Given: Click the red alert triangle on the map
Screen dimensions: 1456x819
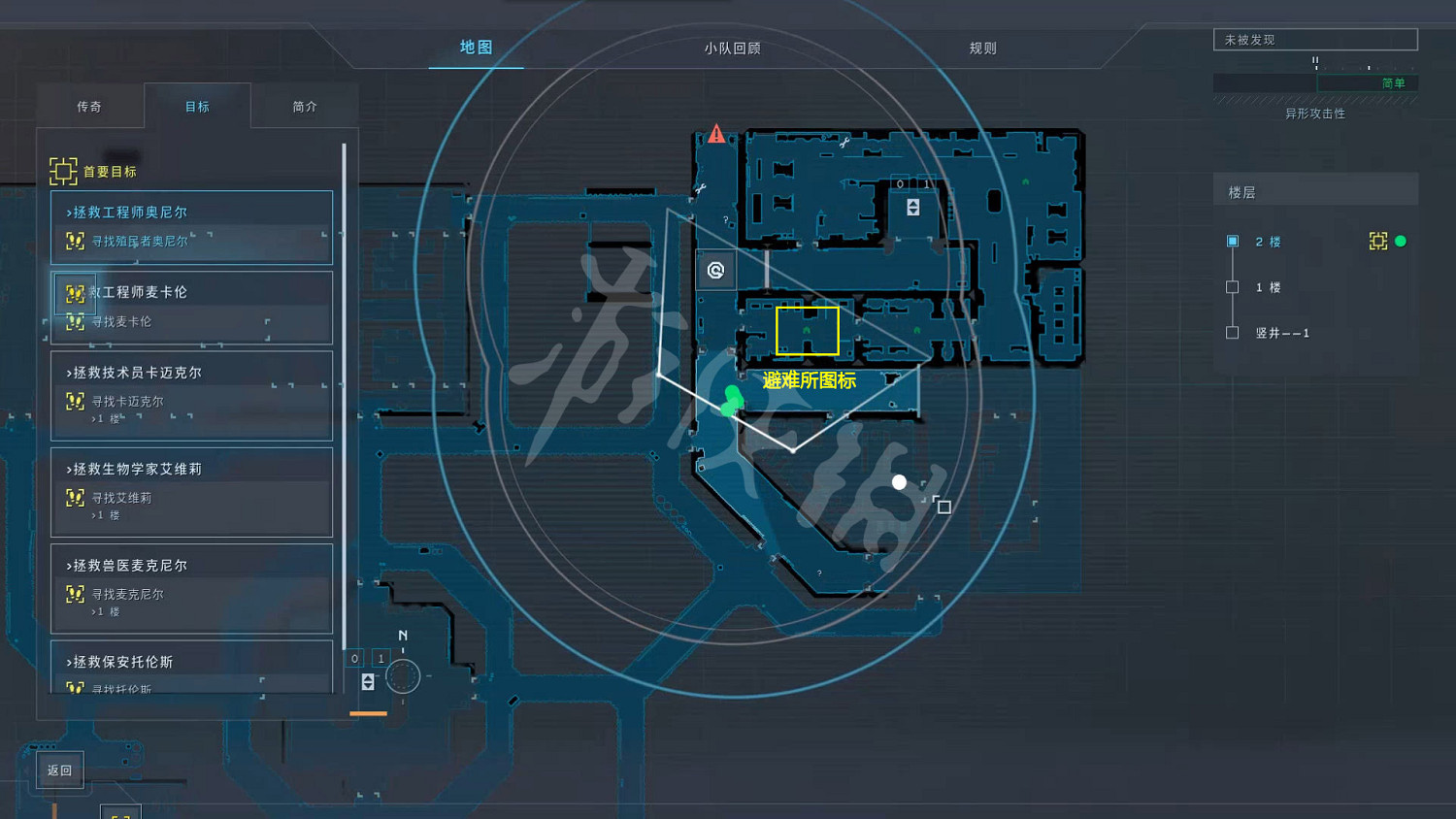Looking at the screenshot, I should tap(715, 135).
